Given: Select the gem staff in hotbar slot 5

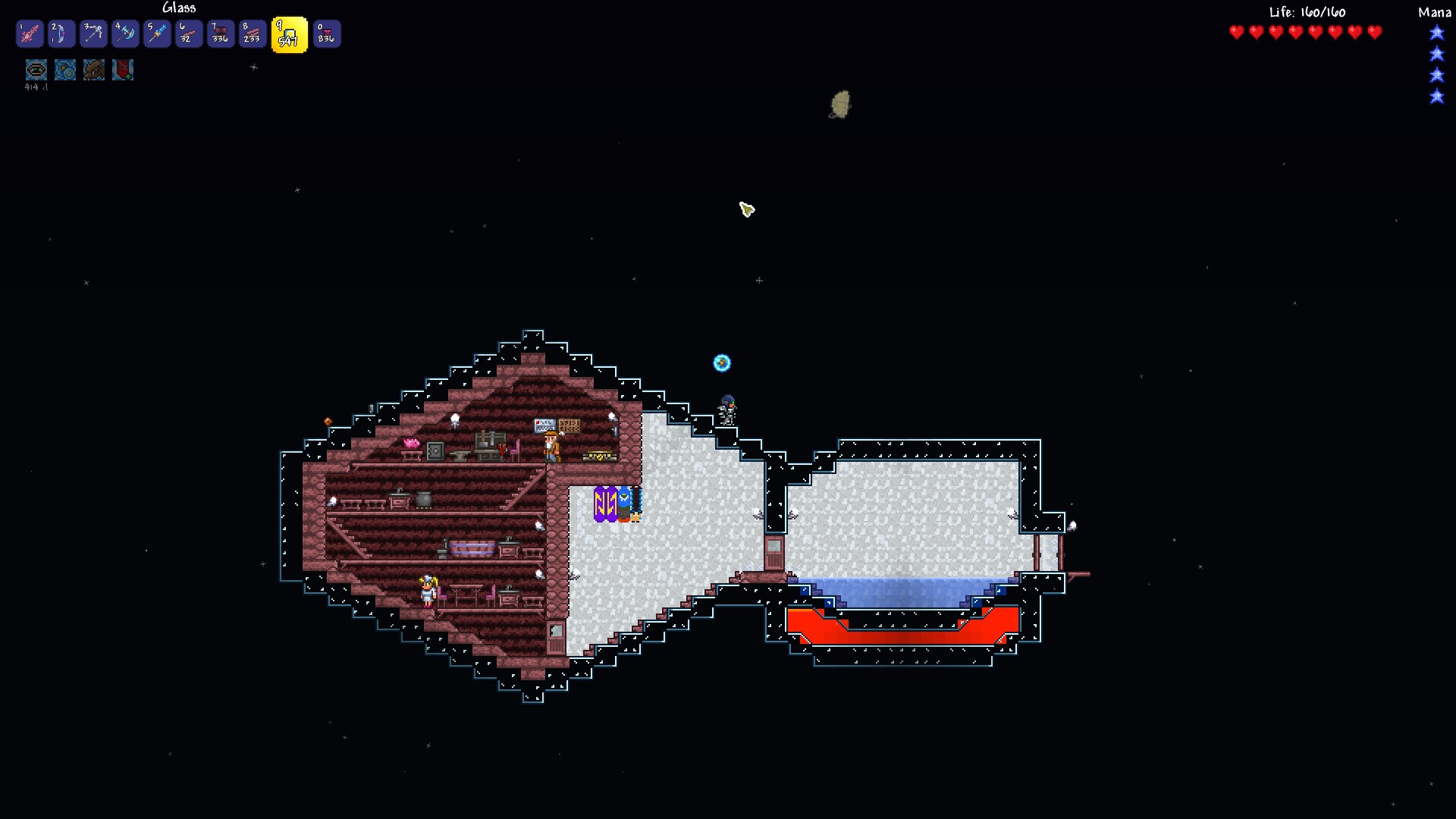Looking at the screenshot, I should (x=157, y=33).
